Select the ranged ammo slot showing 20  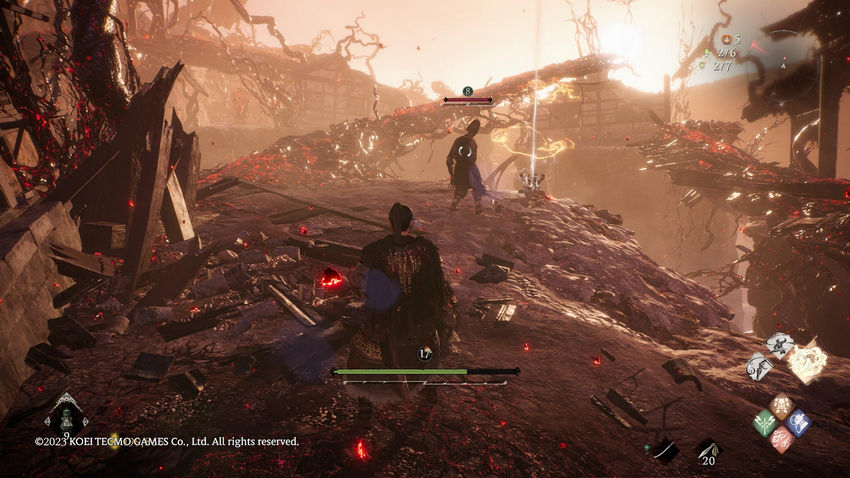pos(708,451)
